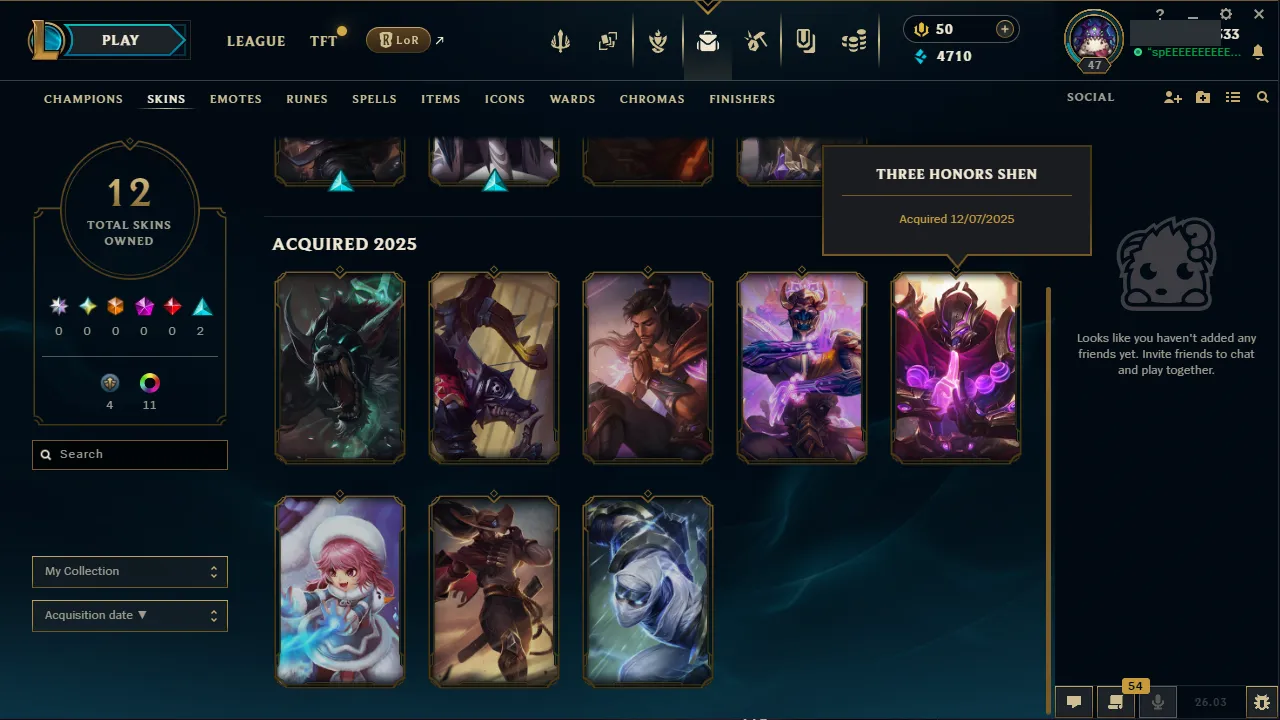Open the Collection backpack icon
This screenshot has height=720, width=1280.
pos(708,41)
